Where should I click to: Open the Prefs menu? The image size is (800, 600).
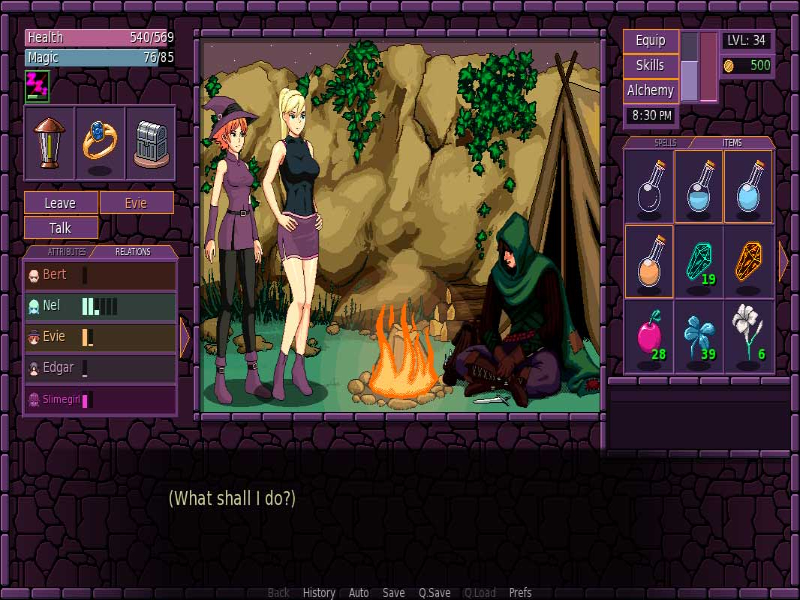(x=520, y=593)
